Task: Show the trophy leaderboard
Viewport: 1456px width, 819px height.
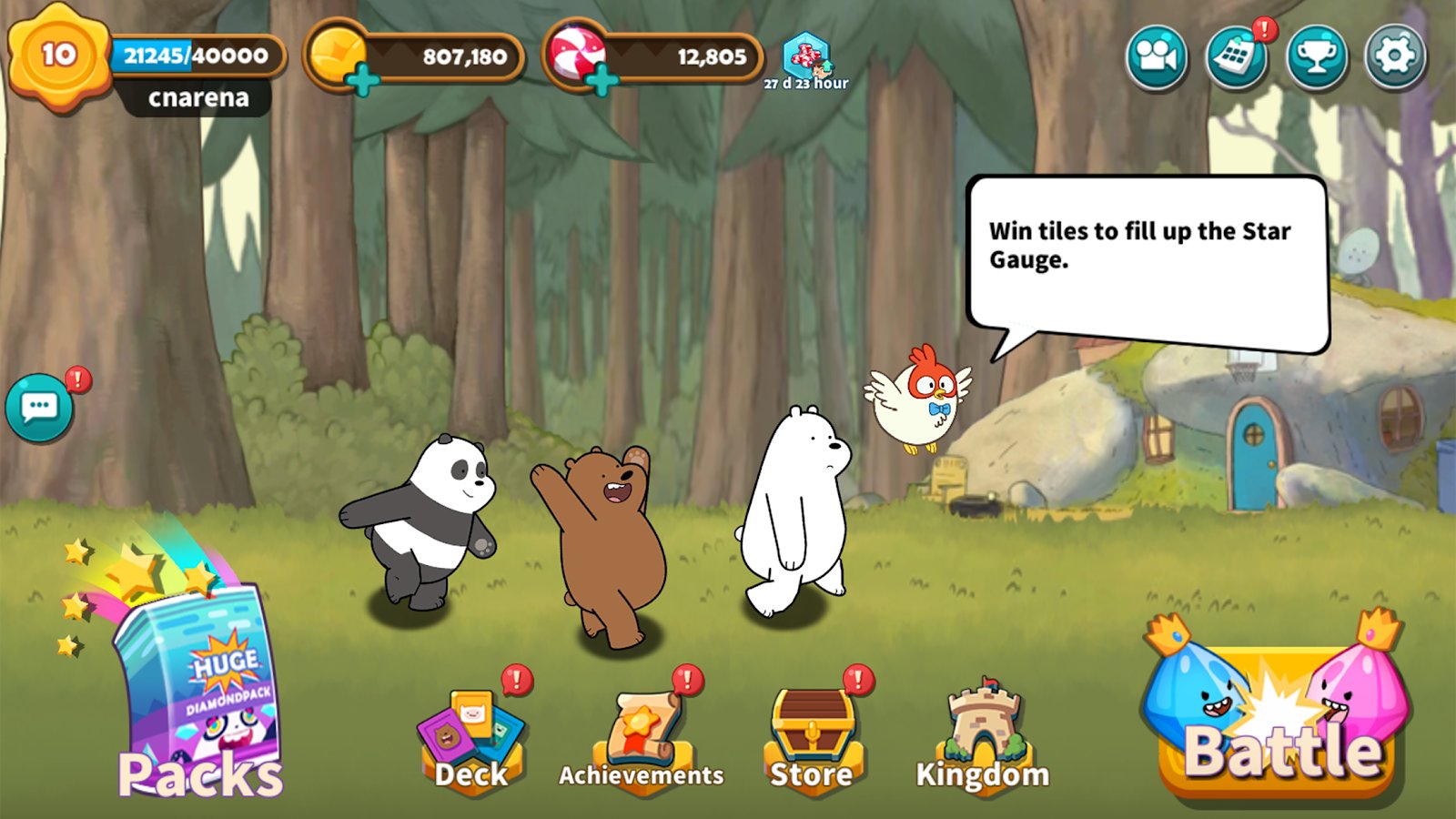Action: tap(1316, 56)
